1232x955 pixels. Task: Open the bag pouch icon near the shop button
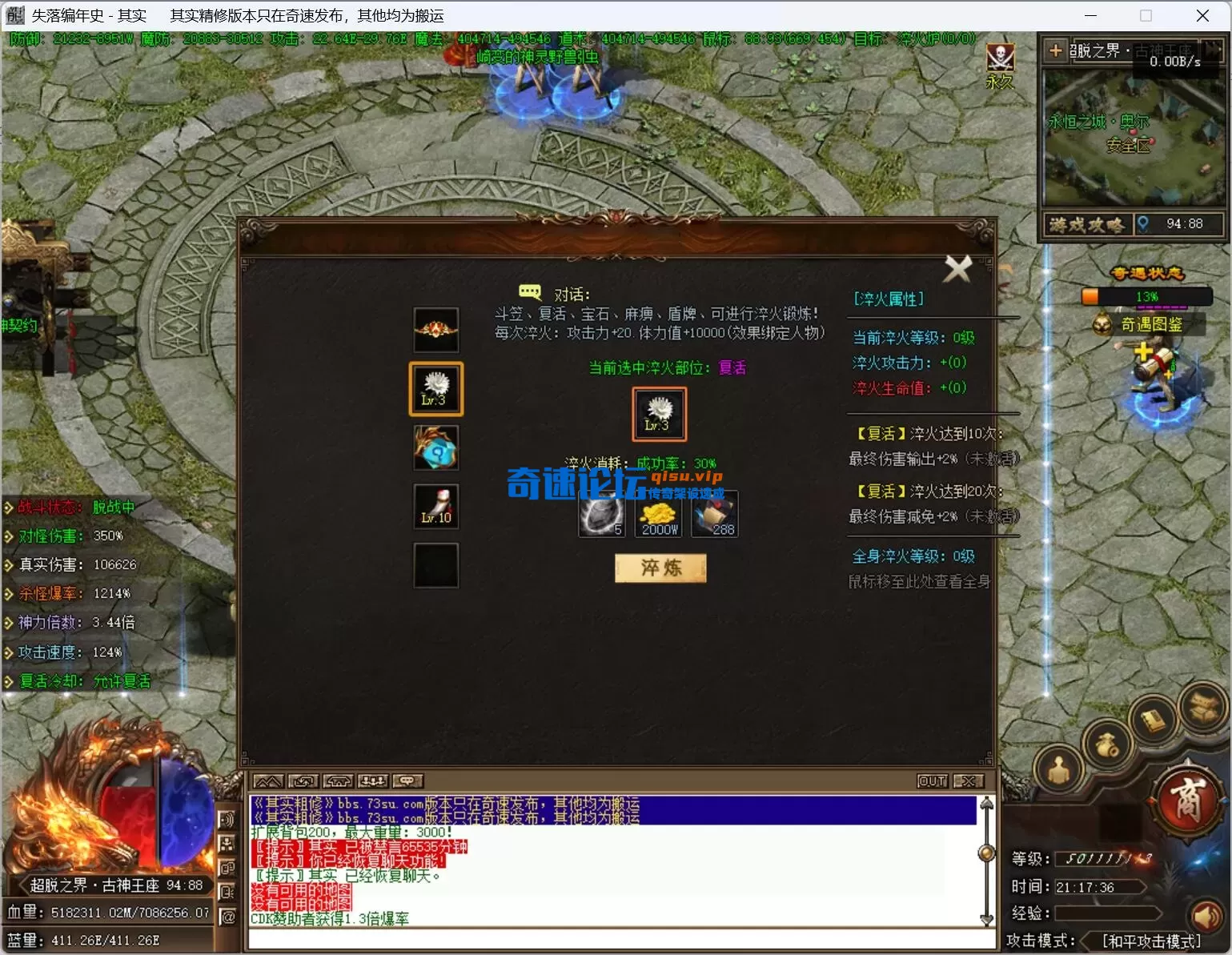click(x=1107, y=744)
